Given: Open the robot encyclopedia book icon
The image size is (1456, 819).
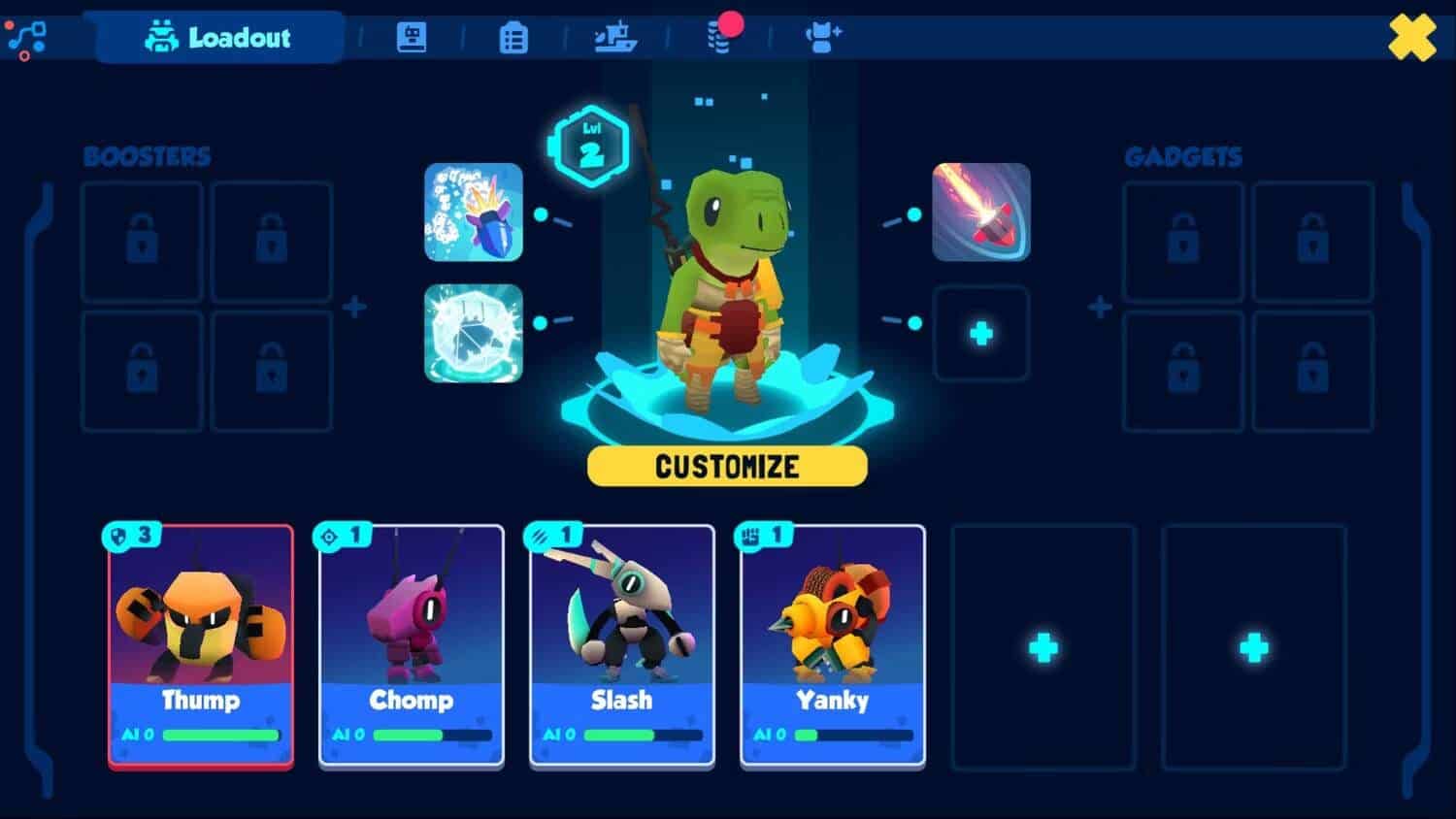Looking at the screenshot, I should pyautogui.click(x=412, y=37).
